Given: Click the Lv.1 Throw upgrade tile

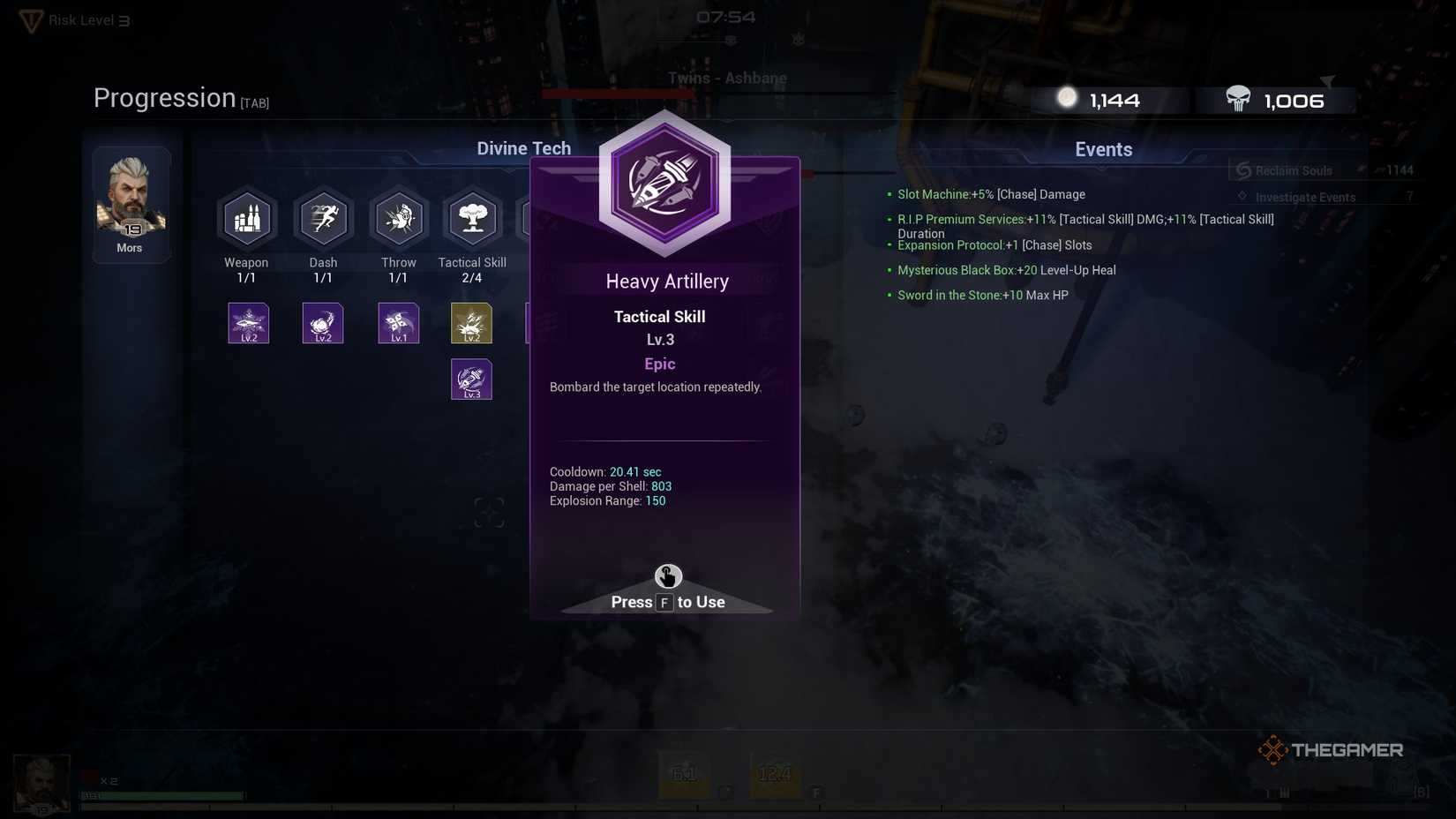Looking at the screenshot, I should coord(398,323).
